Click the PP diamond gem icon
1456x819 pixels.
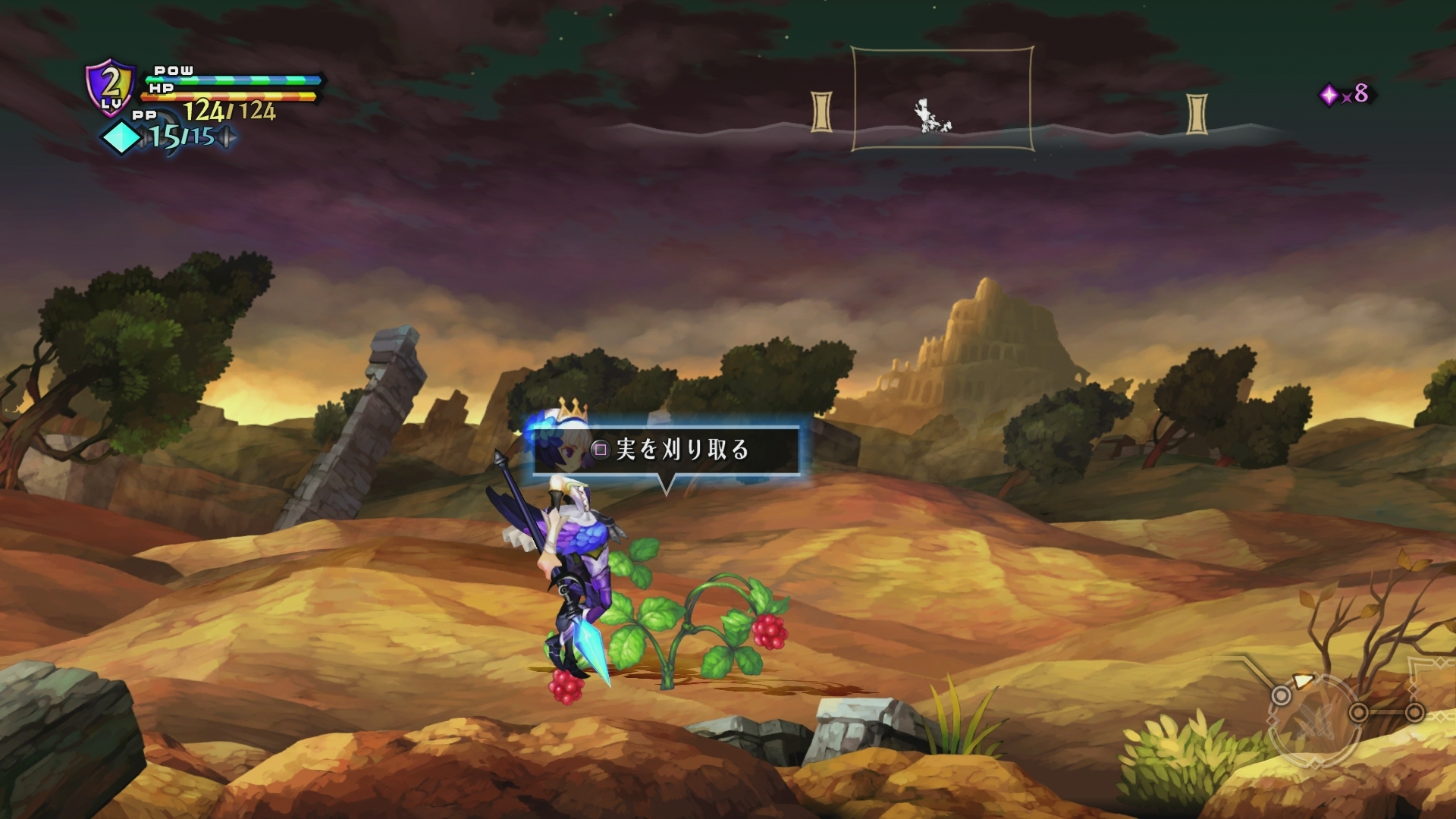point(122,136)
